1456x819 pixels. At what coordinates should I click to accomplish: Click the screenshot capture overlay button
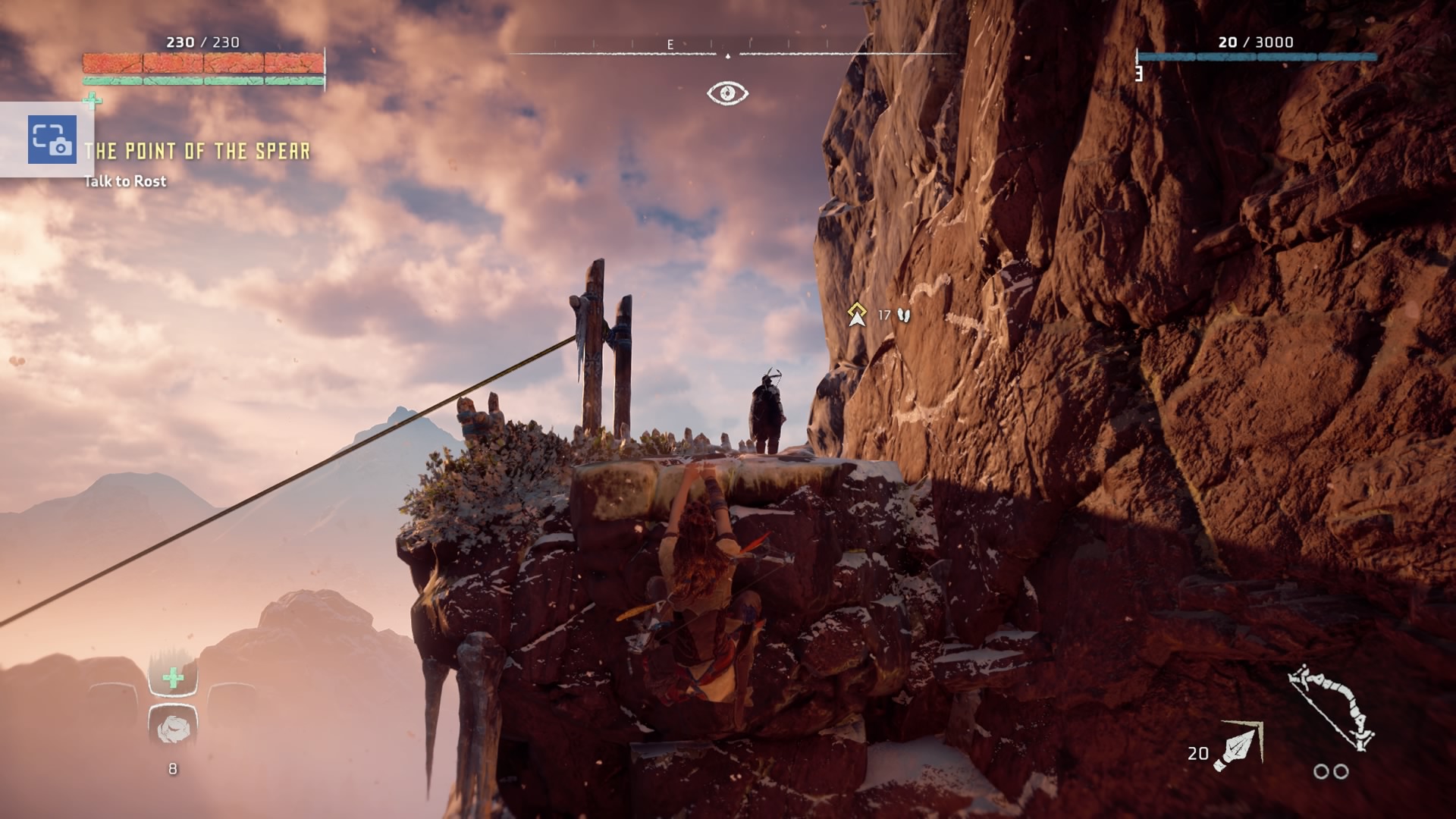(52, 140)
